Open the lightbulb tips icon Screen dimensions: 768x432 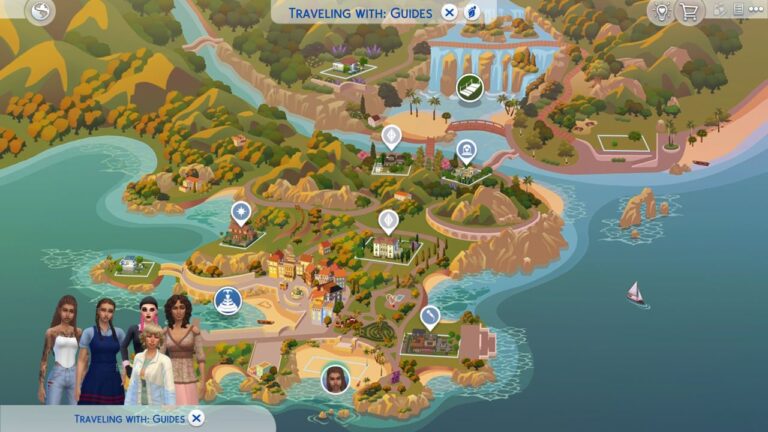pyautogui.click(x=660, y=12)
